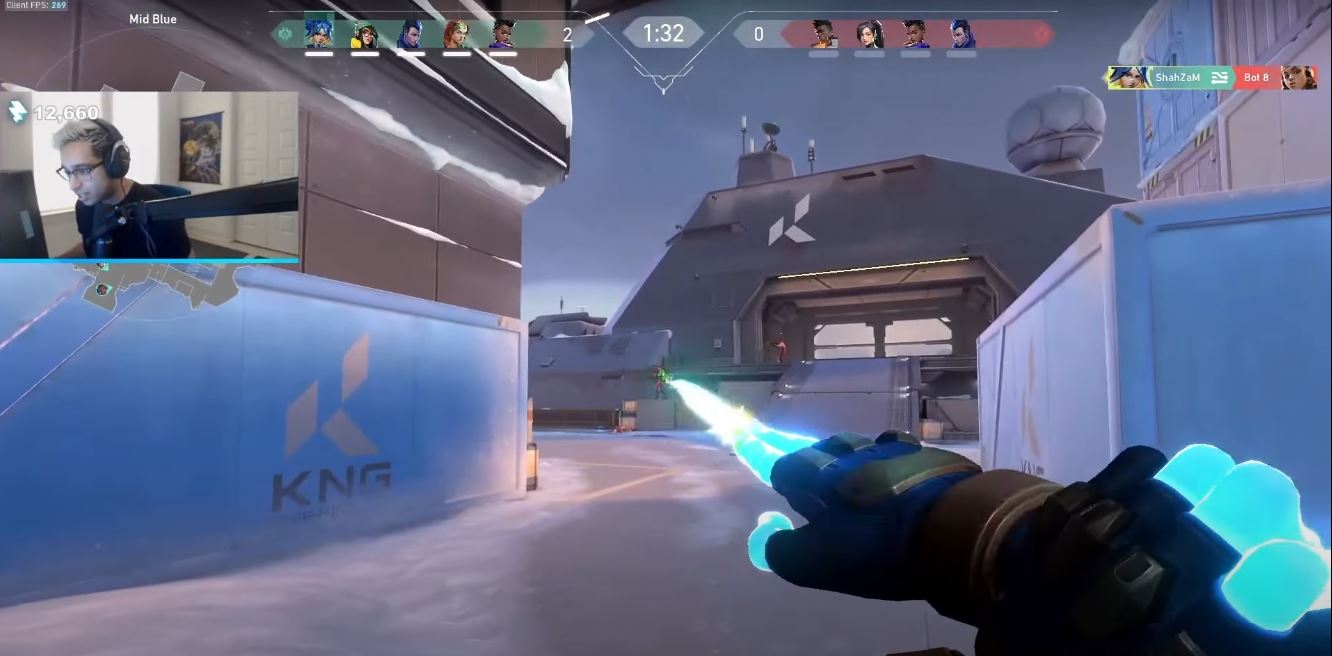Select the blue-haired Neon ally portrait
This screenshot has width=1332, height=656.
pos(318,34)
